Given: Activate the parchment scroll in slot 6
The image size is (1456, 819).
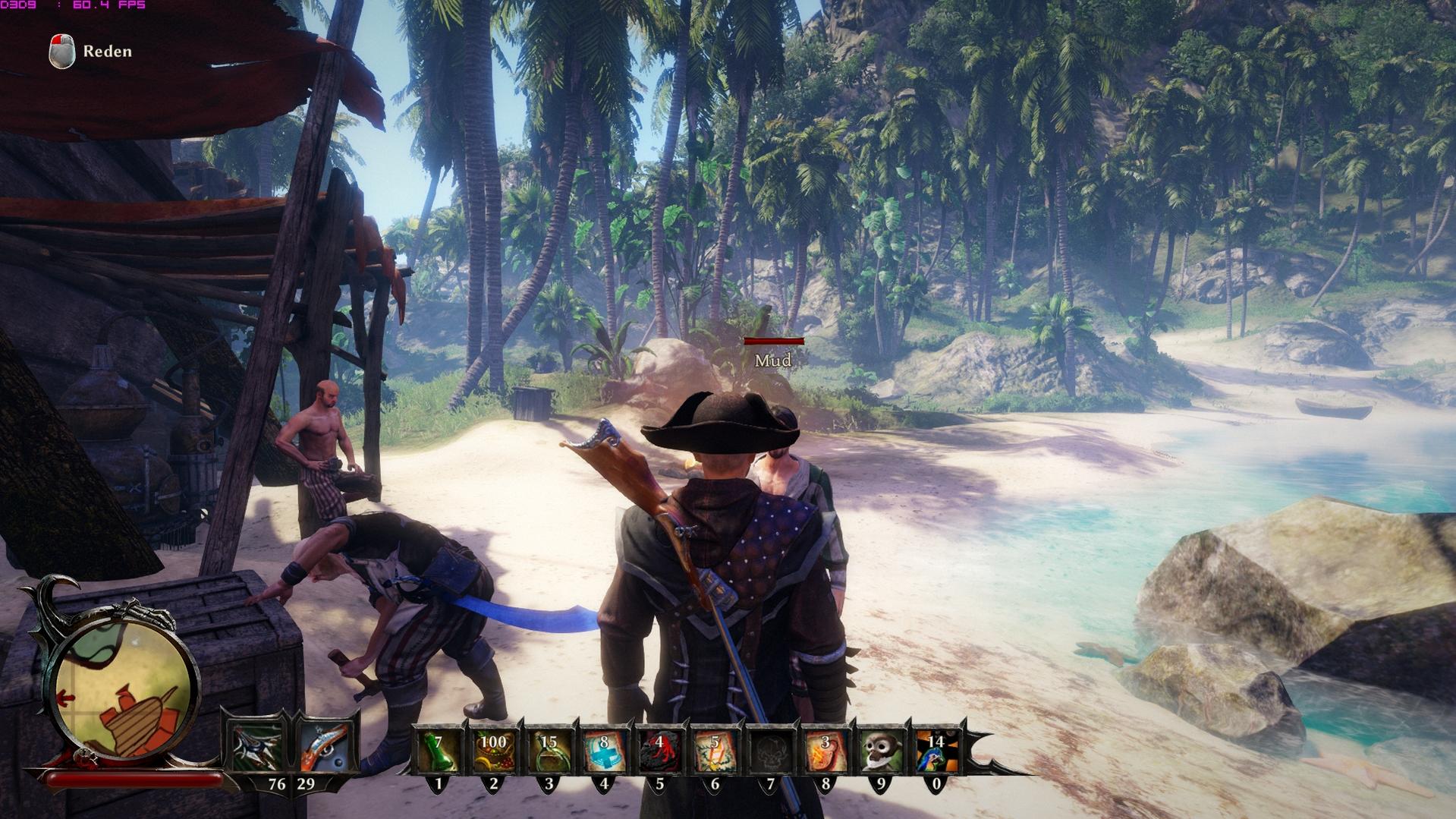Looking at the screenshot, I should pyautogui.click(x=714, y=750).
